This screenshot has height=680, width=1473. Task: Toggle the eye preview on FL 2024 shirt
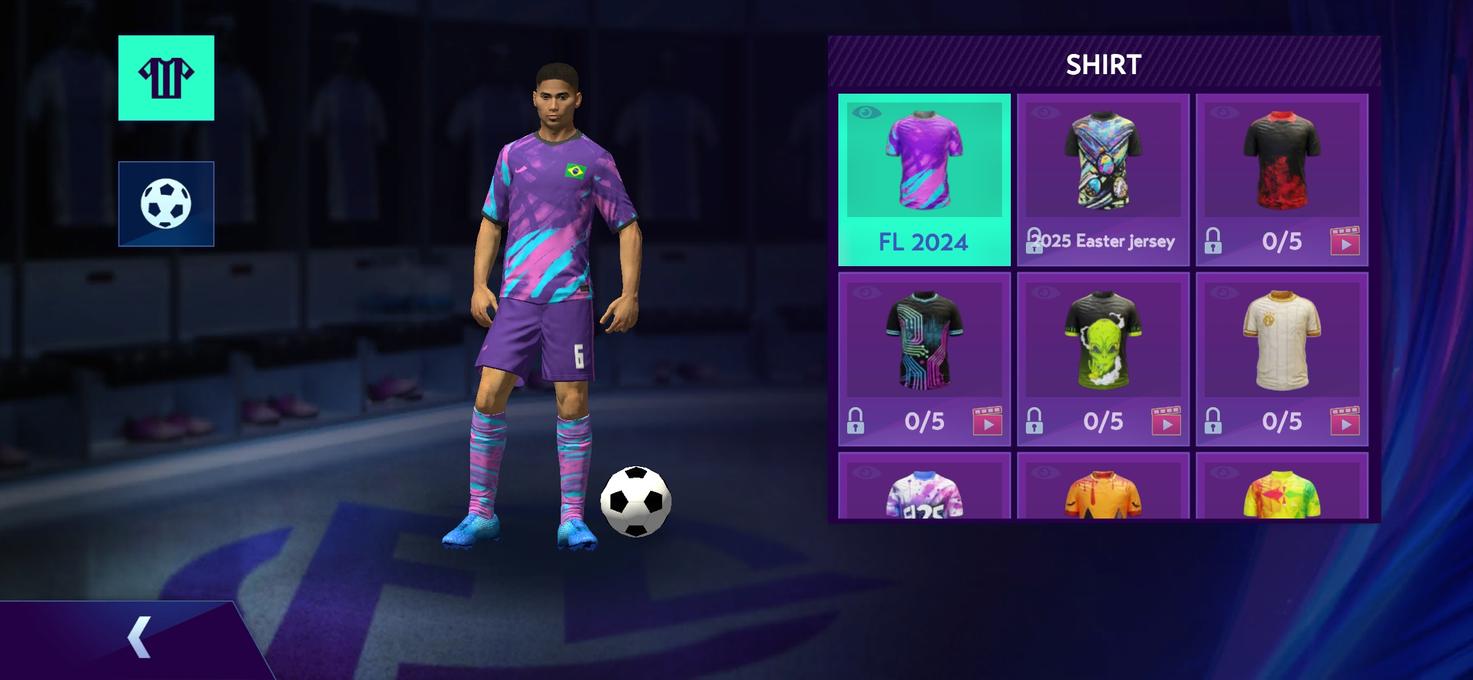pyautogui.click(x=865, y=112)
